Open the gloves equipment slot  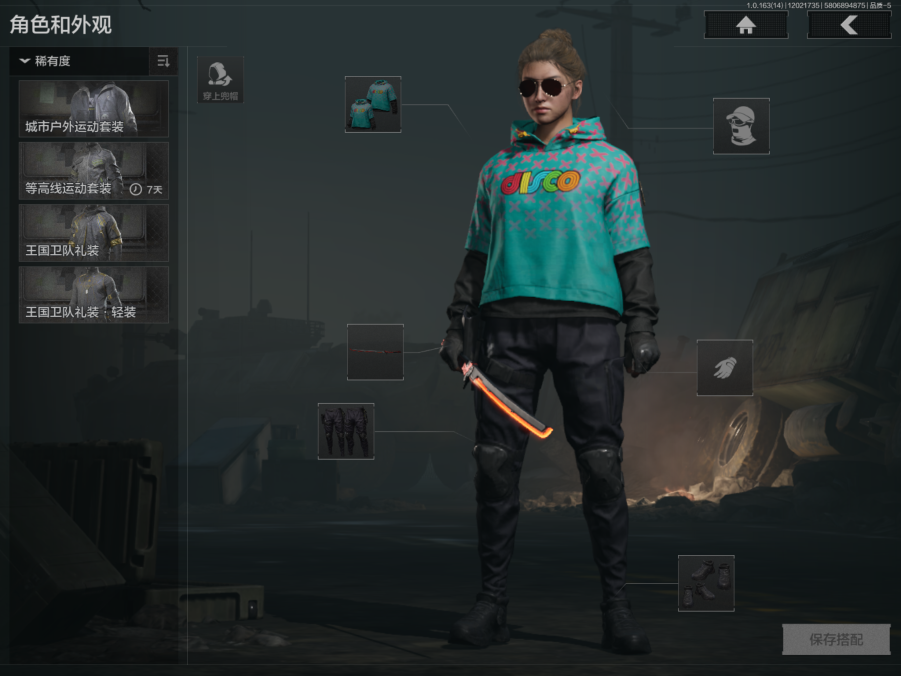coord(725,367)
